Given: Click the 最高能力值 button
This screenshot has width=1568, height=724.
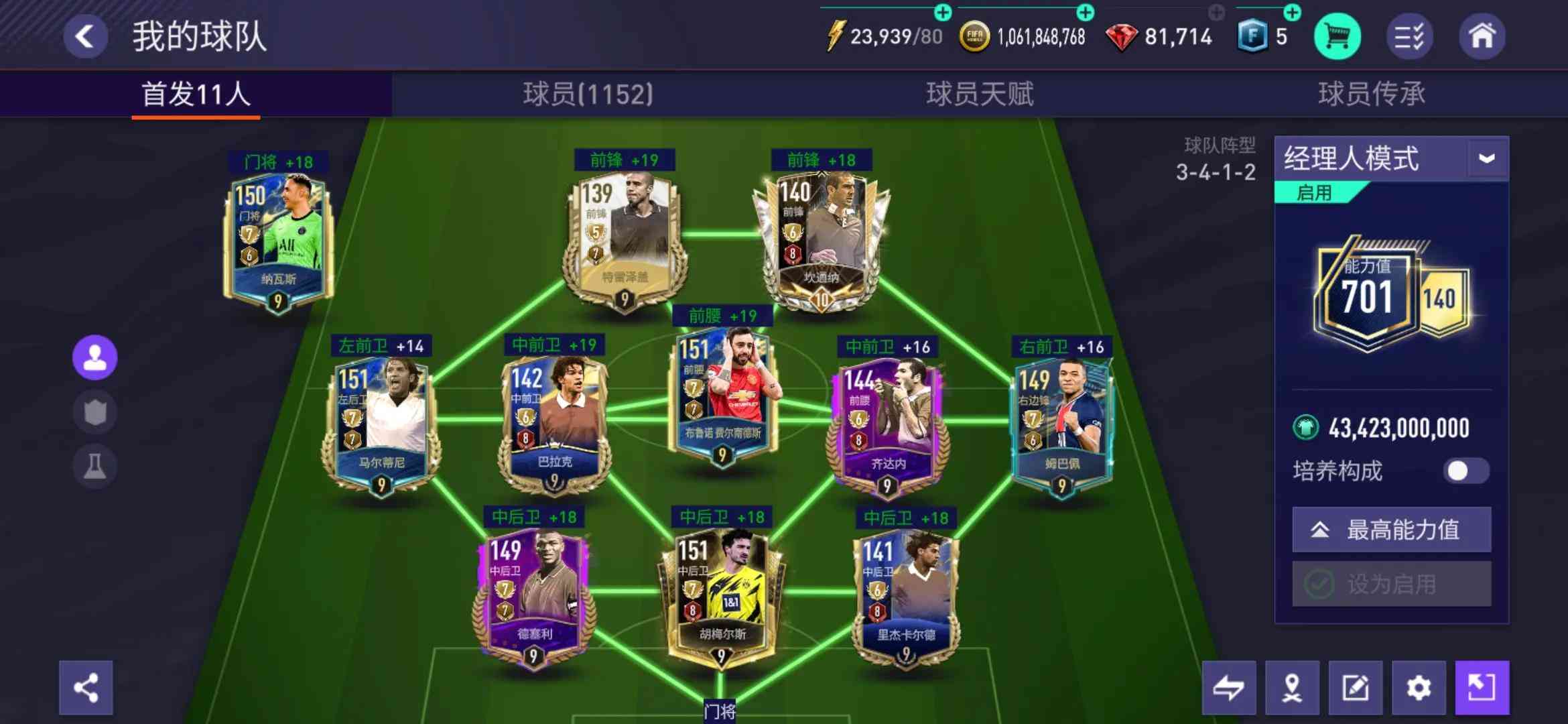Looking at the screenshot, I should 1391,530.
